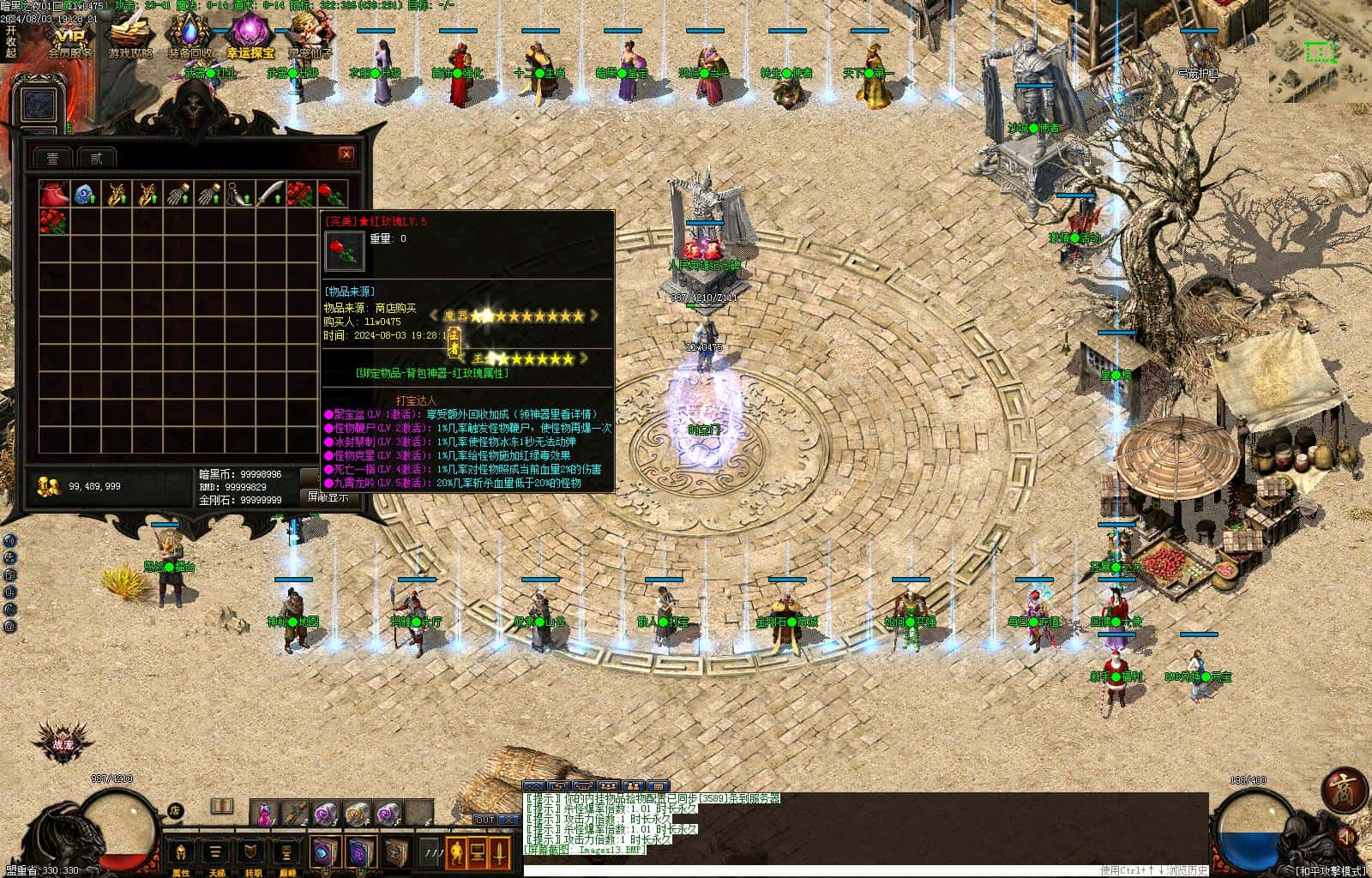
Task: Open the 装备回收 equipment recycling
Action: coord(190,38)
